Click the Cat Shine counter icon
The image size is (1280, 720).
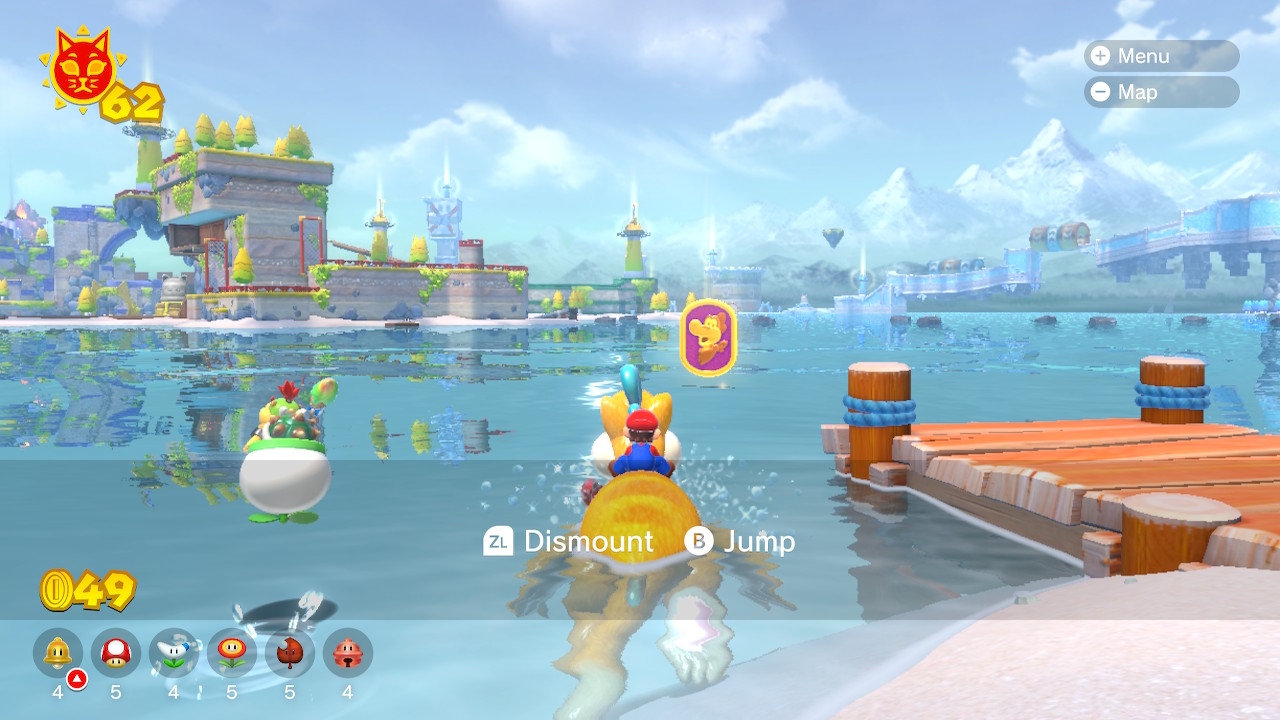[83, 68]
